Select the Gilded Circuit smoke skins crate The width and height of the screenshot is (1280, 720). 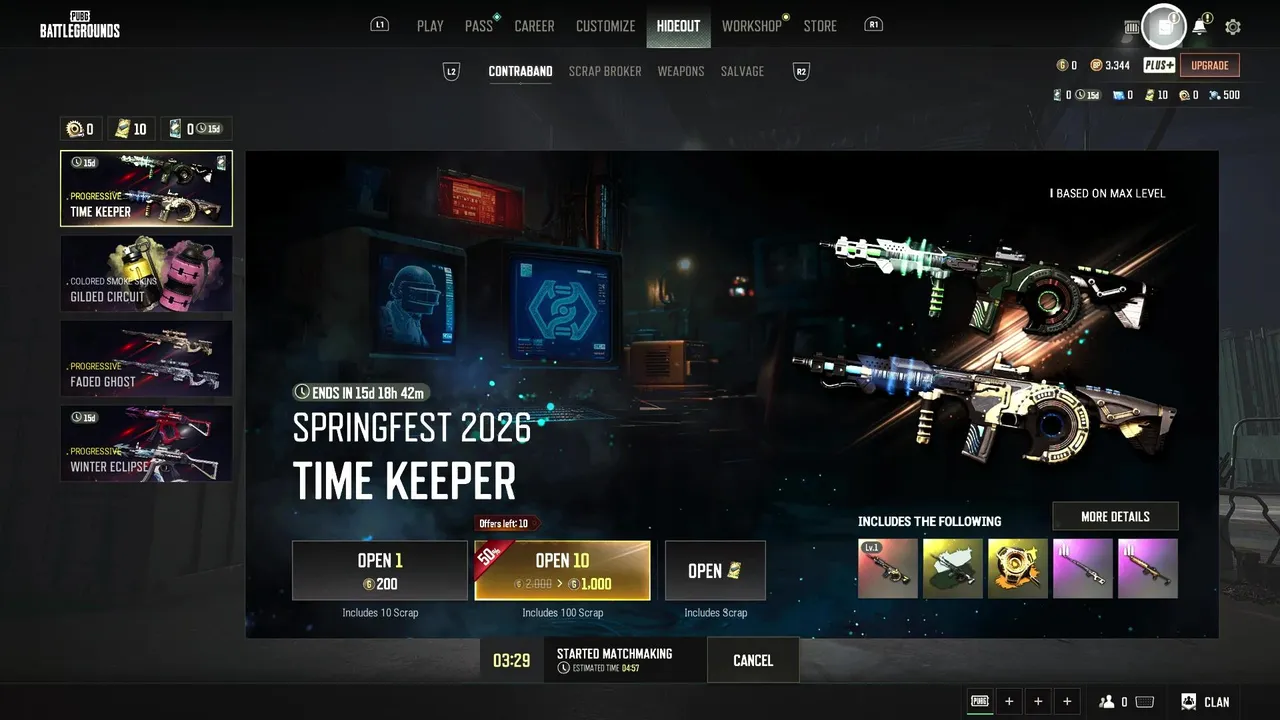pyautogui.click(x=146, y=273)
